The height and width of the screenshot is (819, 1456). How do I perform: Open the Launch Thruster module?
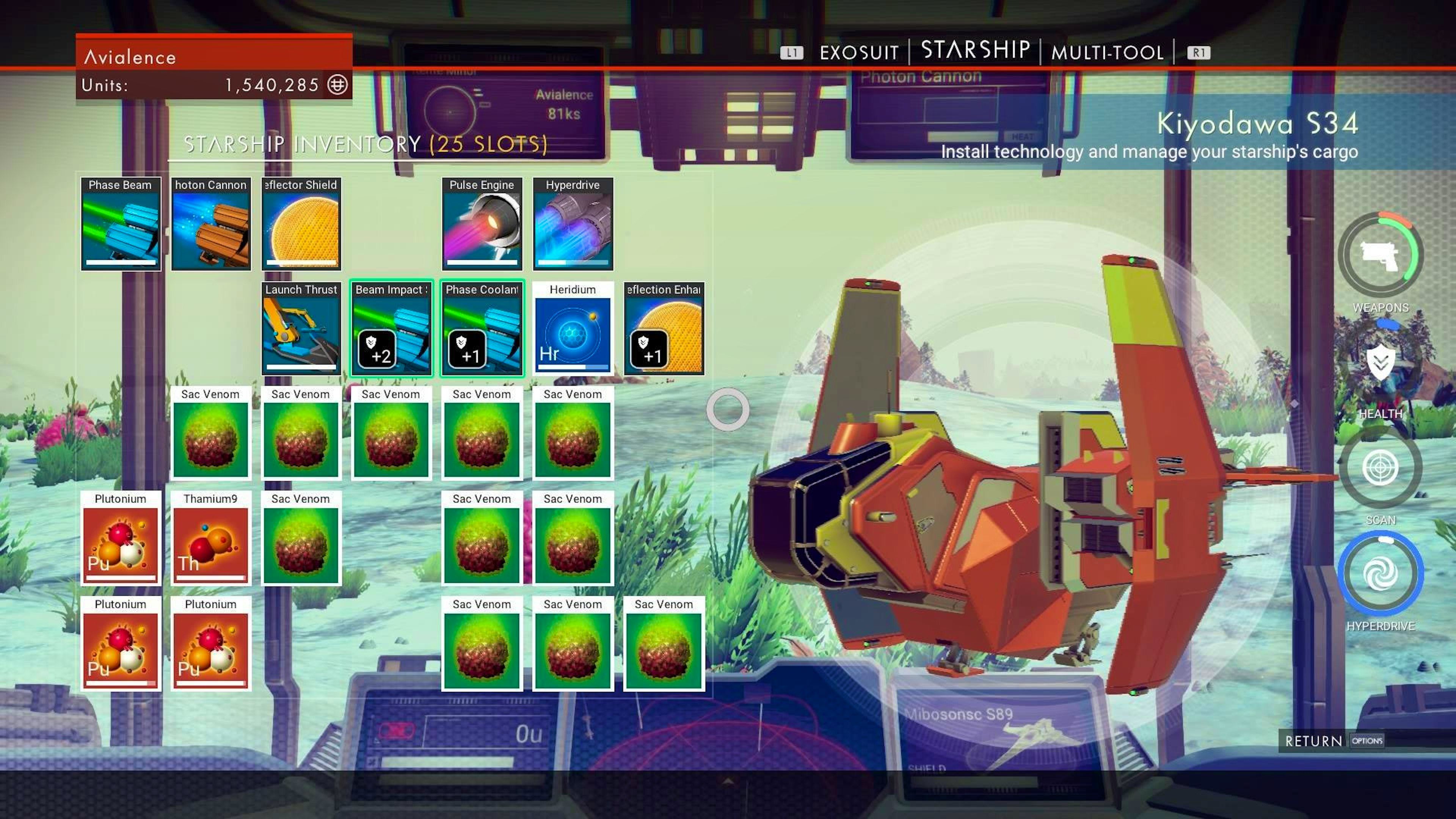[301, 329]
